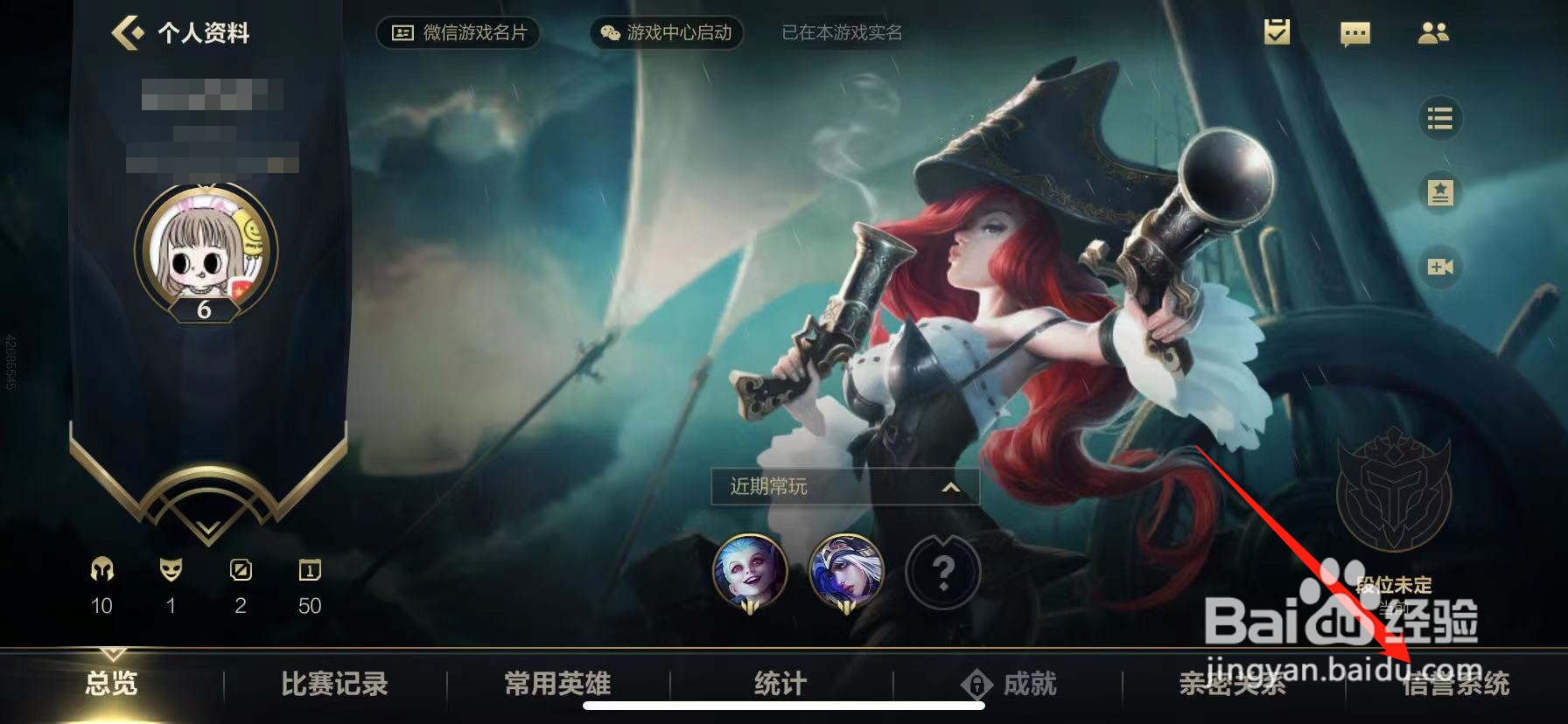Open the message chat icon top right
The height and width of the screenshot is (724, 1568).
1354,35
